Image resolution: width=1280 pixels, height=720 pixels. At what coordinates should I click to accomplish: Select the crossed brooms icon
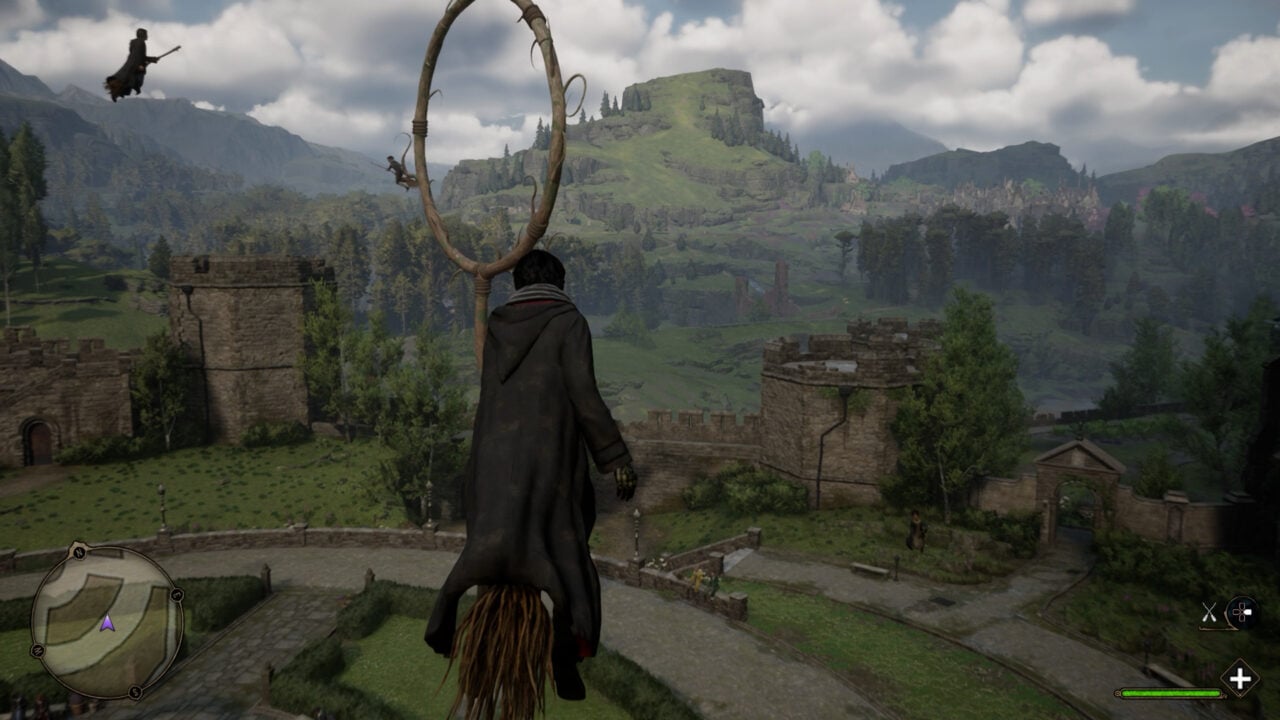point(1210,612)
